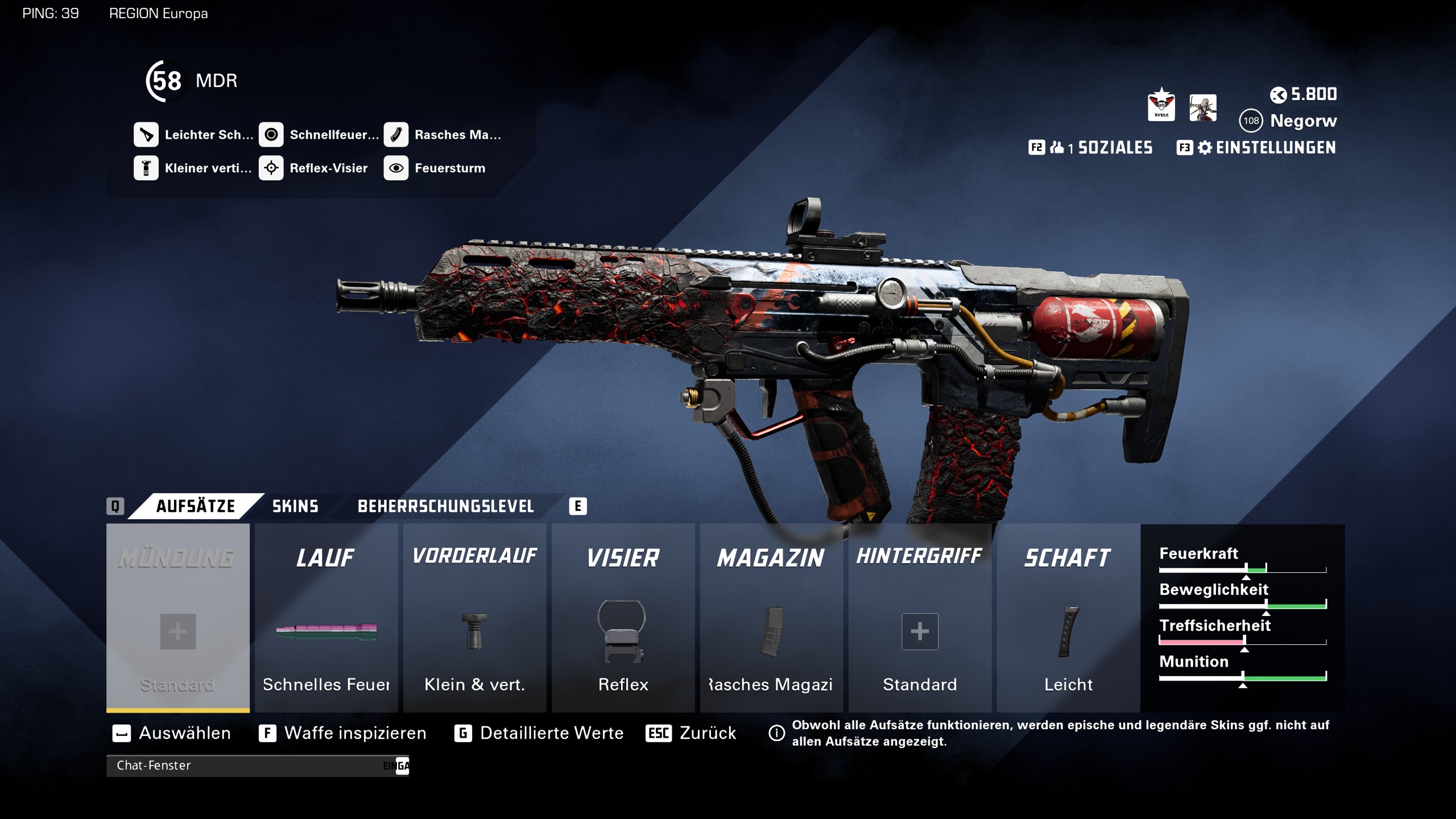Show Detaillierte Werte

(551, 733)
